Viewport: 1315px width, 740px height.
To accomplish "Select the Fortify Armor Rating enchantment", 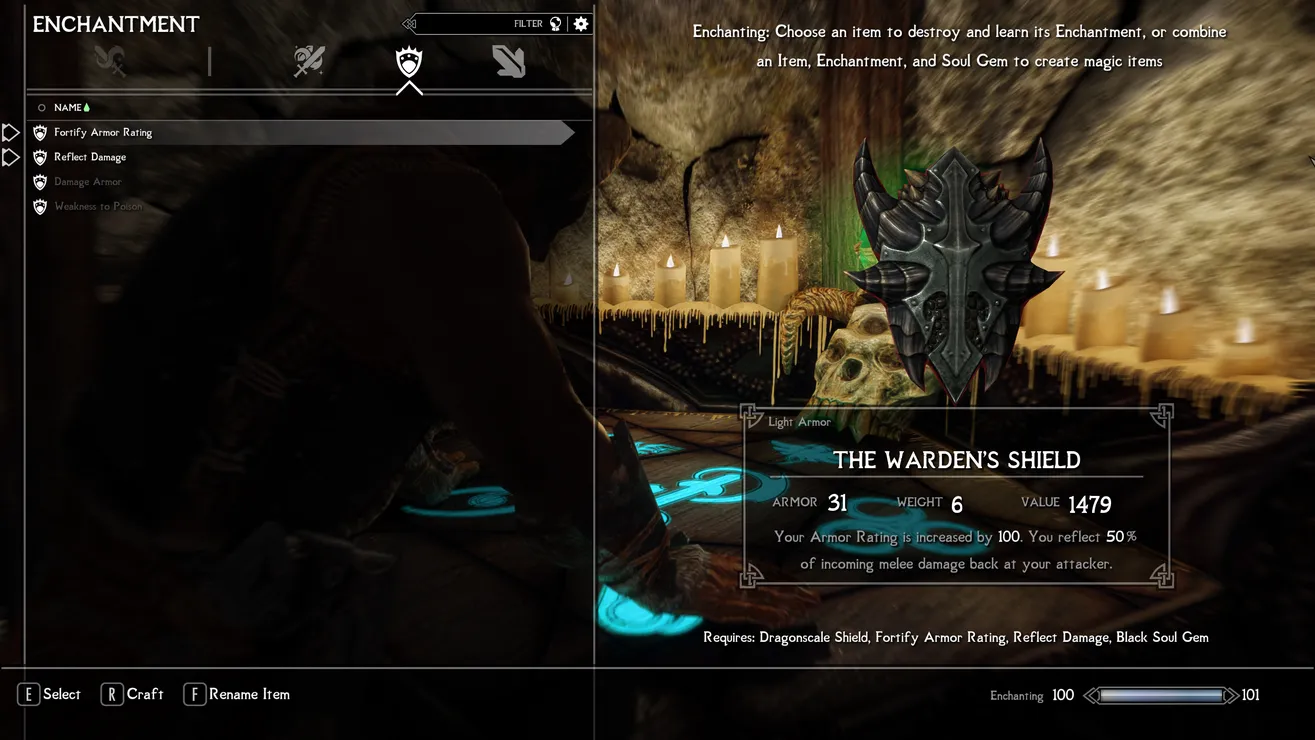I will (x=103, y=132).
